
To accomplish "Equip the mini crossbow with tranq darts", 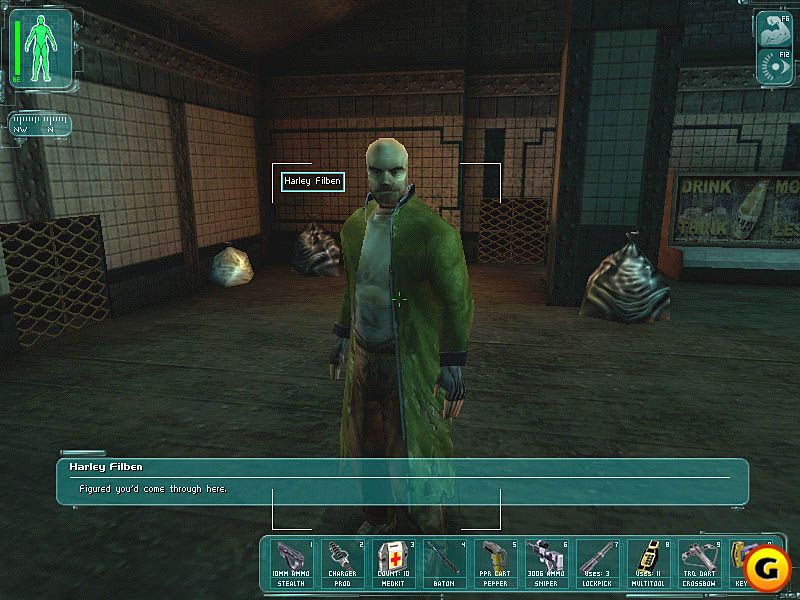I will (698, 563).
